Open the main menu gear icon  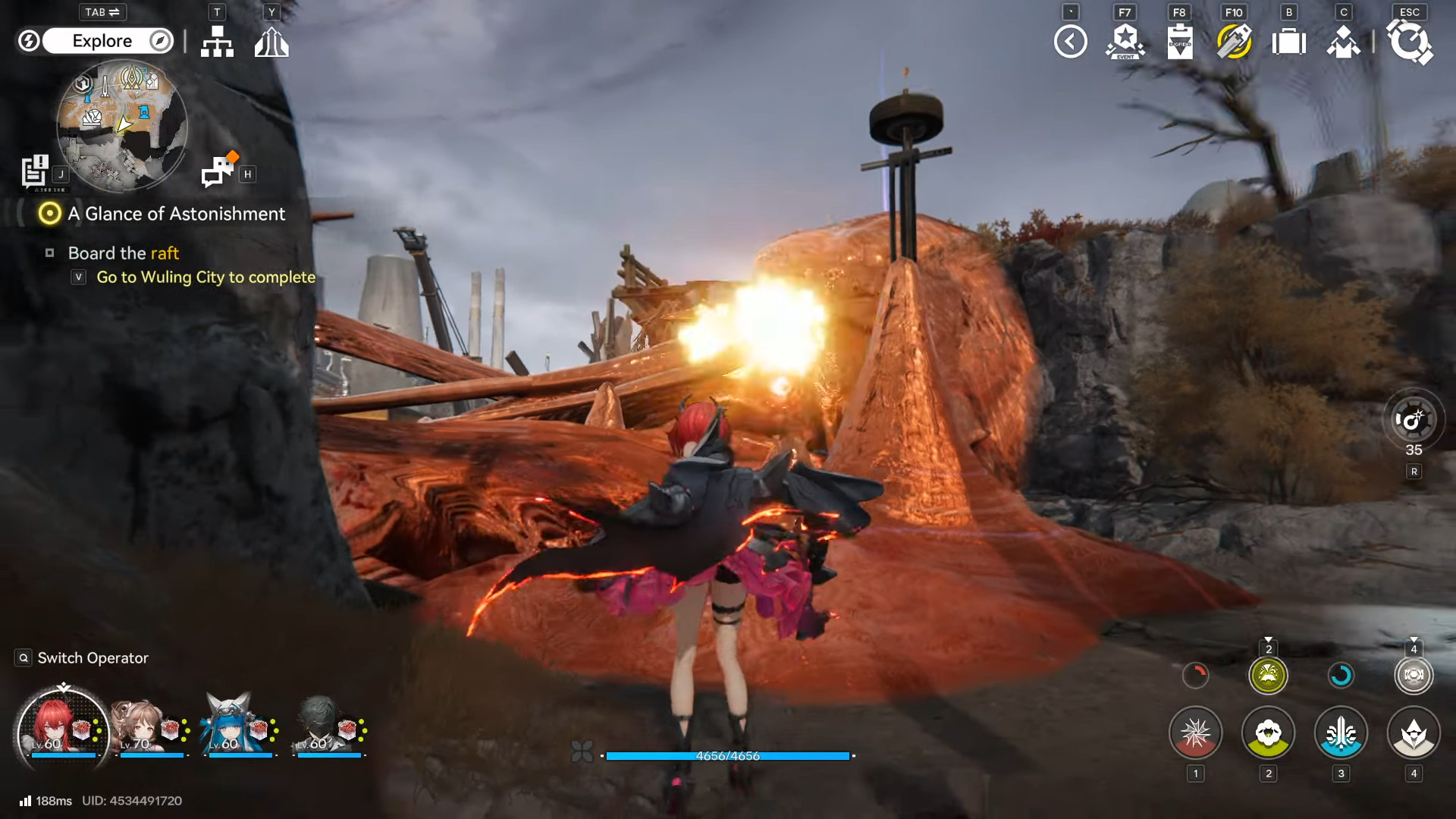click(x=1409, y=42)
